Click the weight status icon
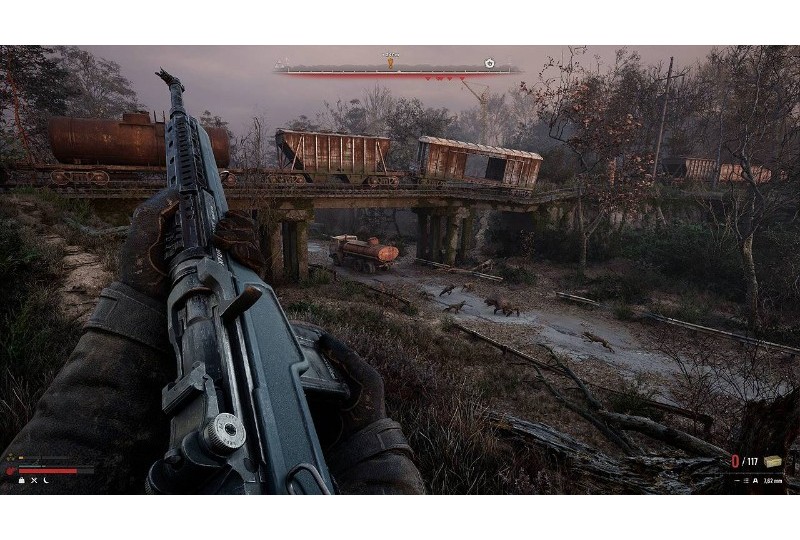Screen dimensions: 800x540 [20, 481]
